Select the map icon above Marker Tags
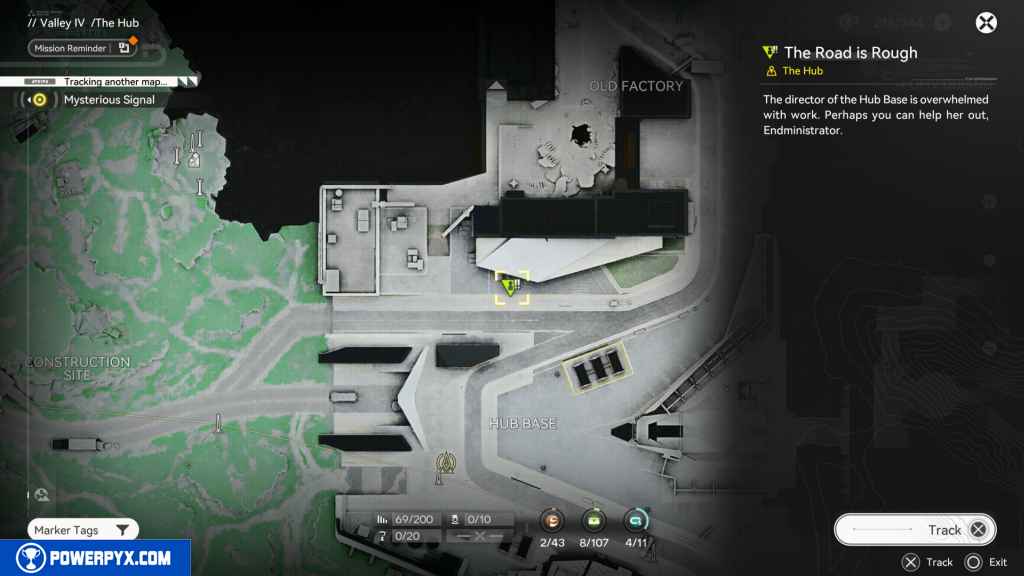The width and height of the screenshot is (1024, 576). click(41, 494)
